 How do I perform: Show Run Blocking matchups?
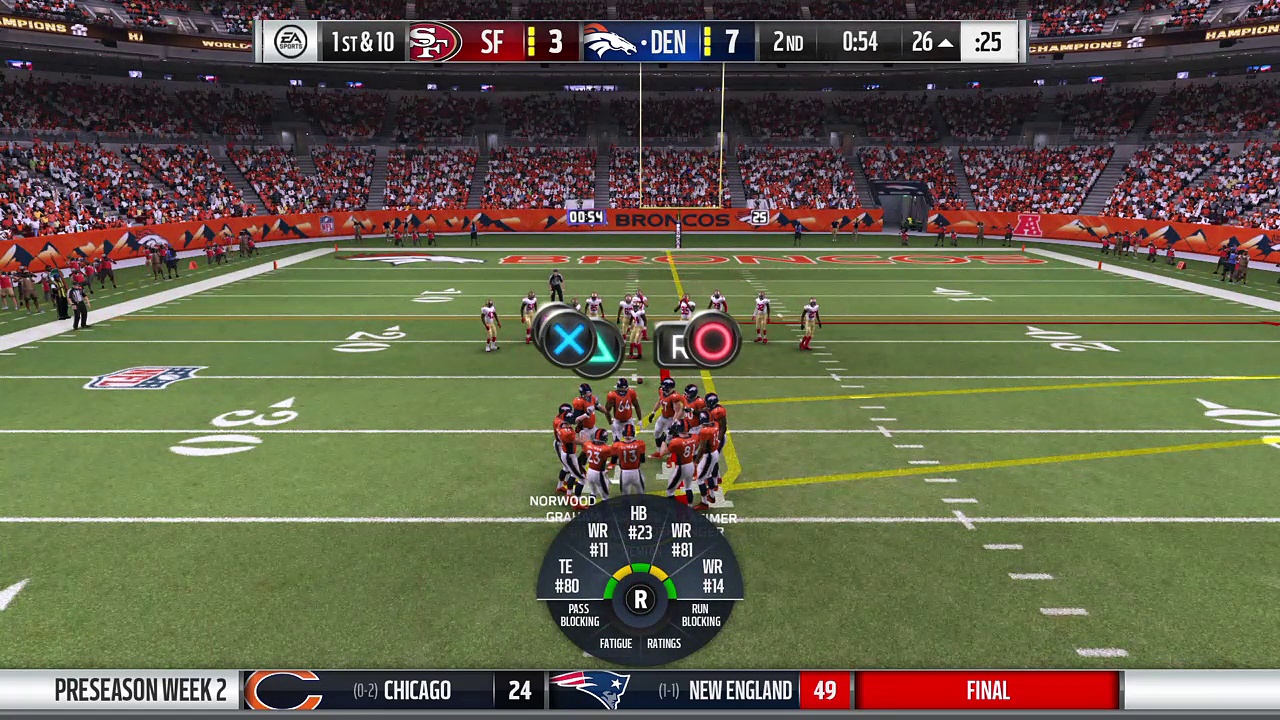click(x=700, y=615)
